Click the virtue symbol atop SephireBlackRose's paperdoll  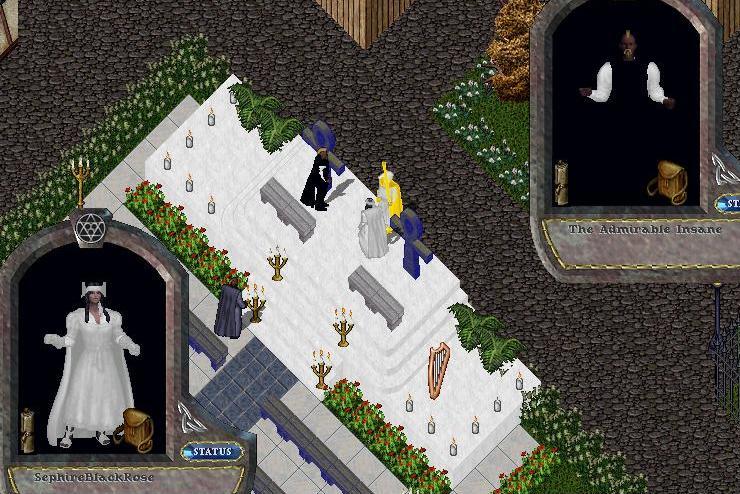tap(91, 229)
